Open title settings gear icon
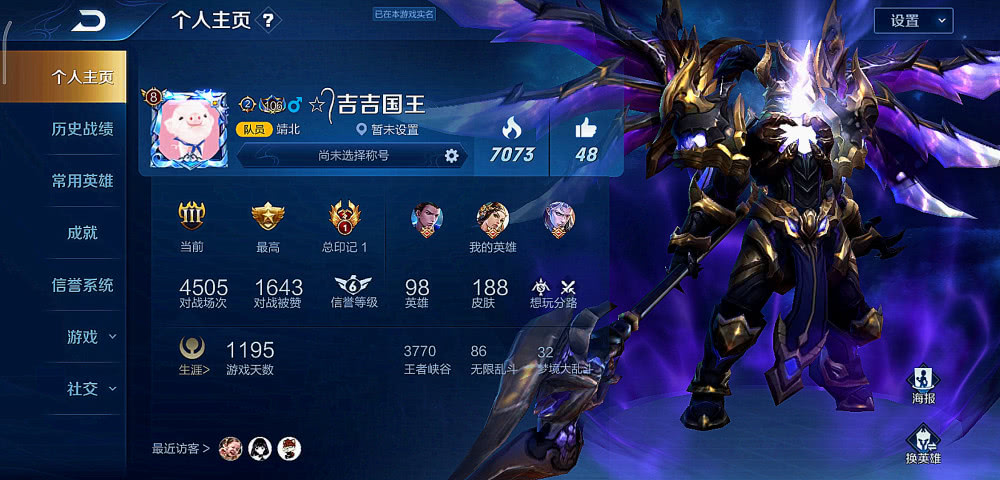Image resolution: width=1000 pixels, height=480 pixels. click(451, 155)
